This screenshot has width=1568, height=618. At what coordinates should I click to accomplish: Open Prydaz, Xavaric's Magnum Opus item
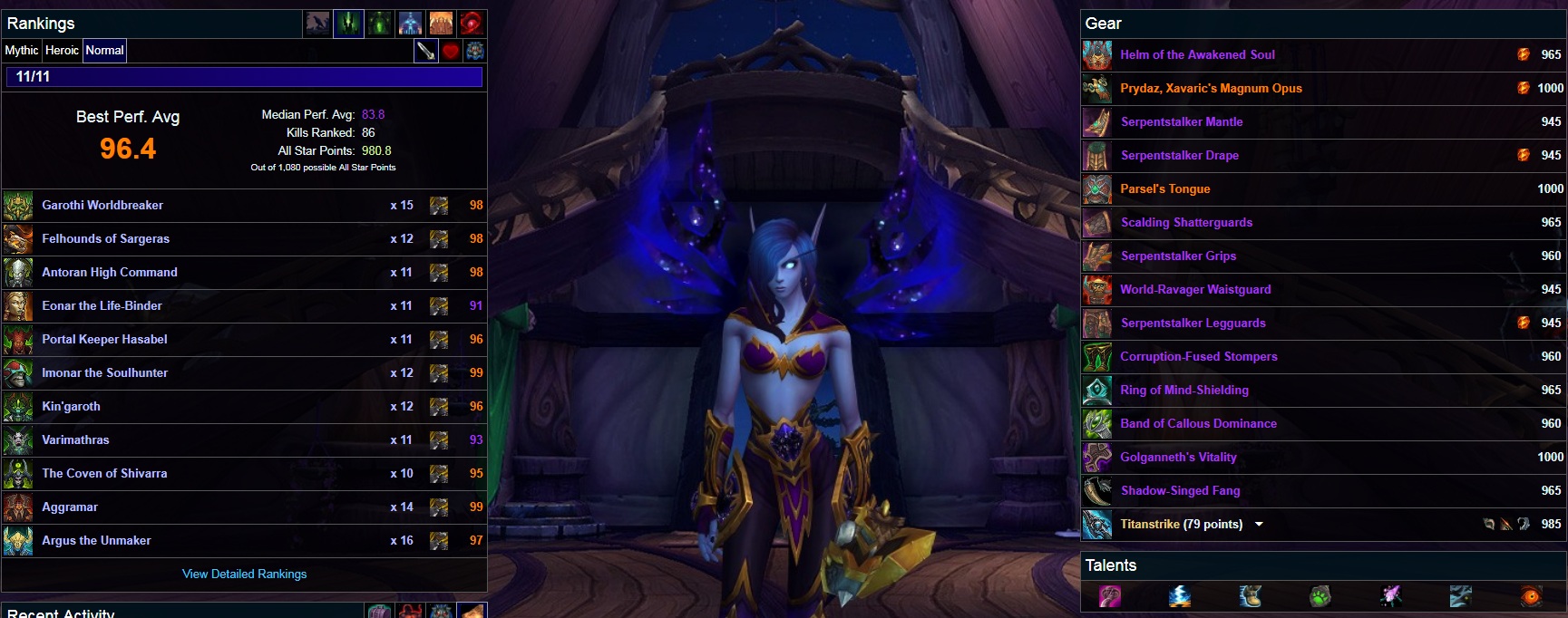1211,89
